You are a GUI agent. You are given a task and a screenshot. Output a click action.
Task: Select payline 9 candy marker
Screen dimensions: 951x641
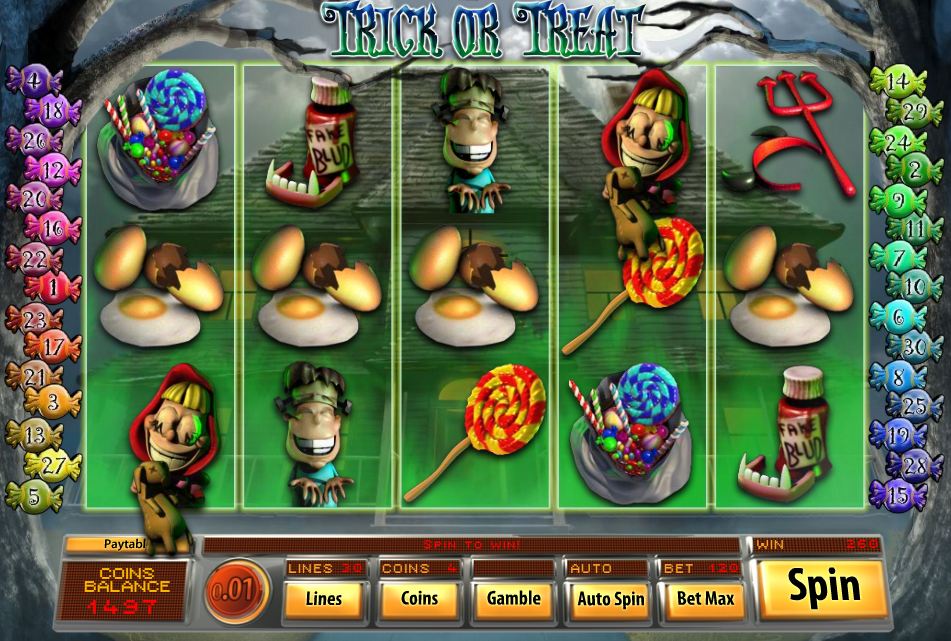coord(899,198)
